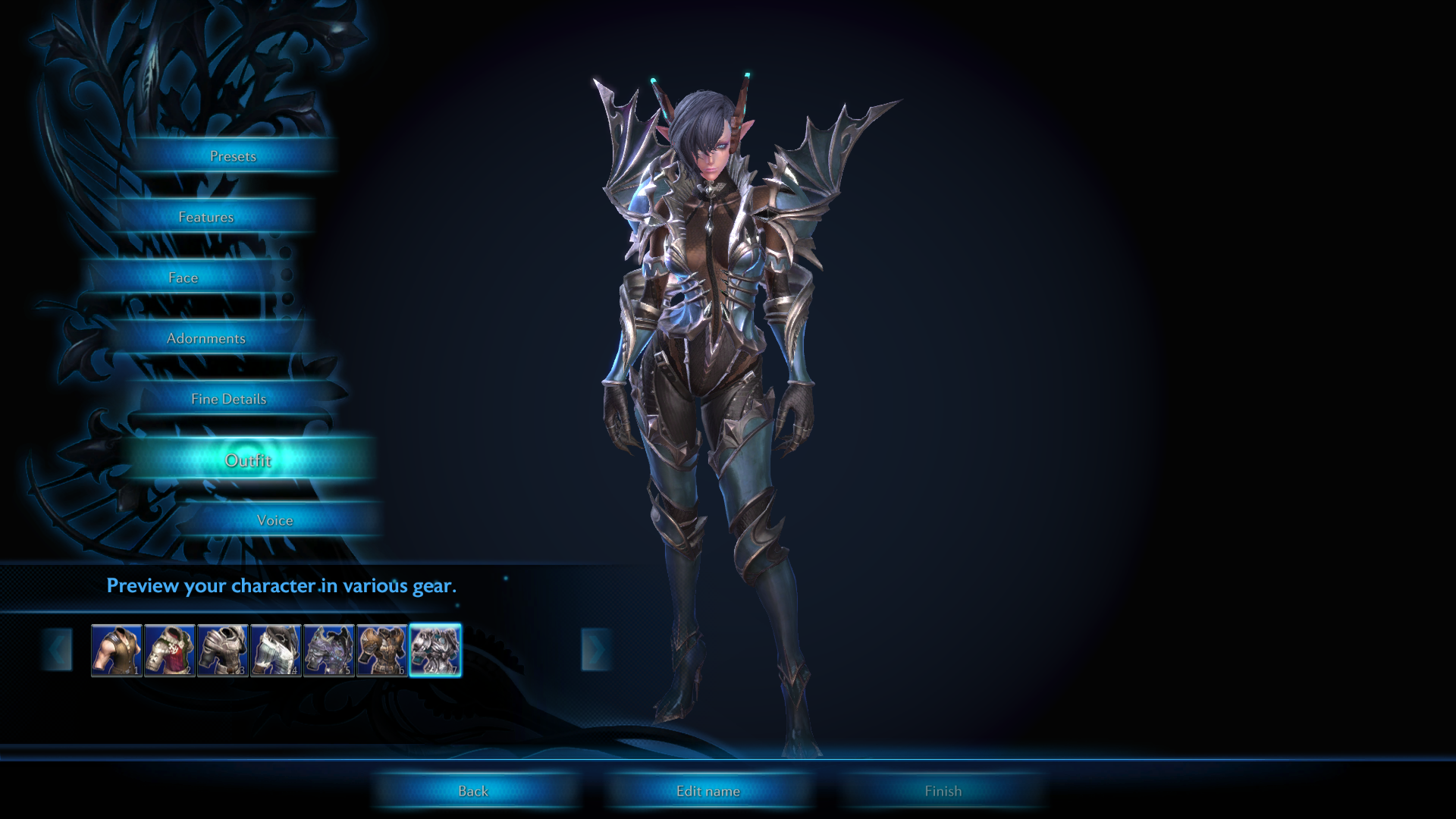The image size is (1456, 819).
Task: Toggle the Outfit preview section
Action: tap(249, 460)
